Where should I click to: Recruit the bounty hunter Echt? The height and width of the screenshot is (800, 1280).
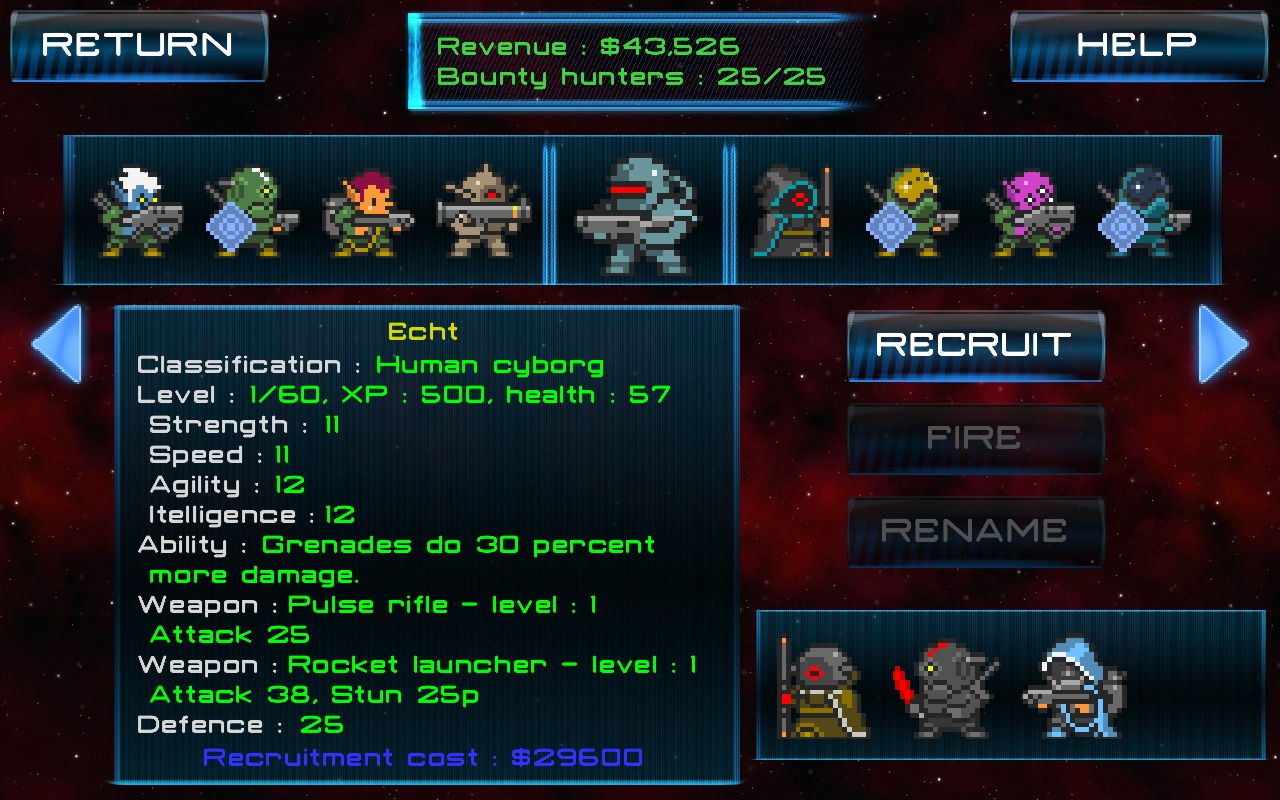click(975, 345)
